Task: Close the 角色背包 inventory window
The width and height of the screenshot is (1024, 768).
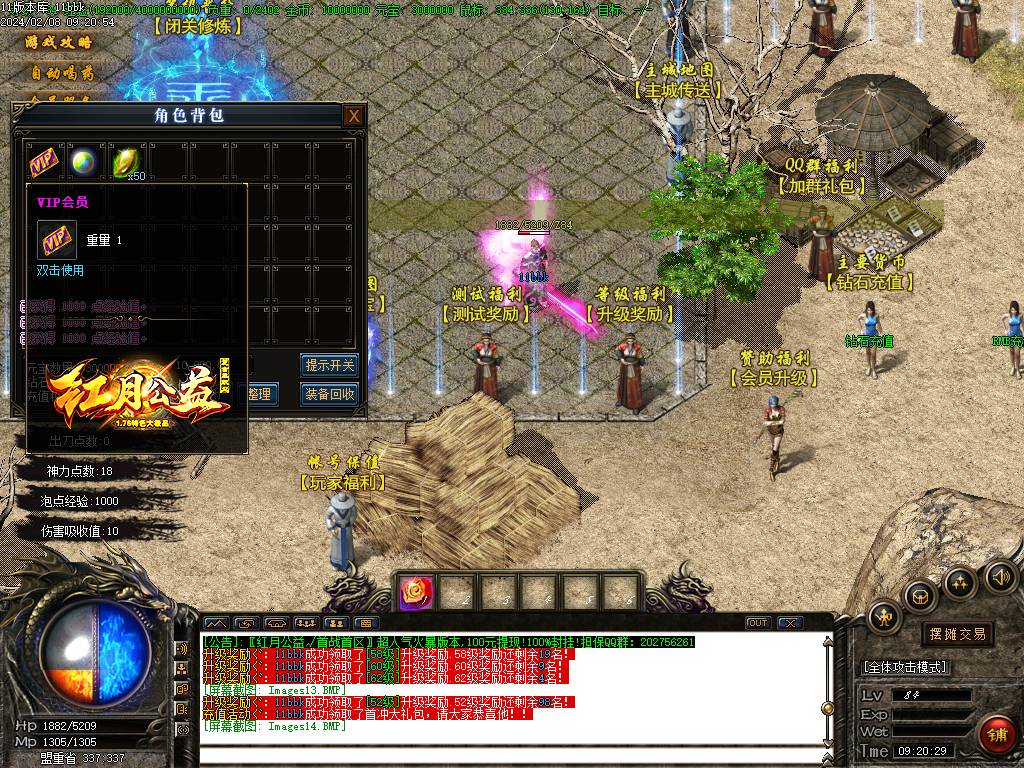Action: (x=353, y=116)
